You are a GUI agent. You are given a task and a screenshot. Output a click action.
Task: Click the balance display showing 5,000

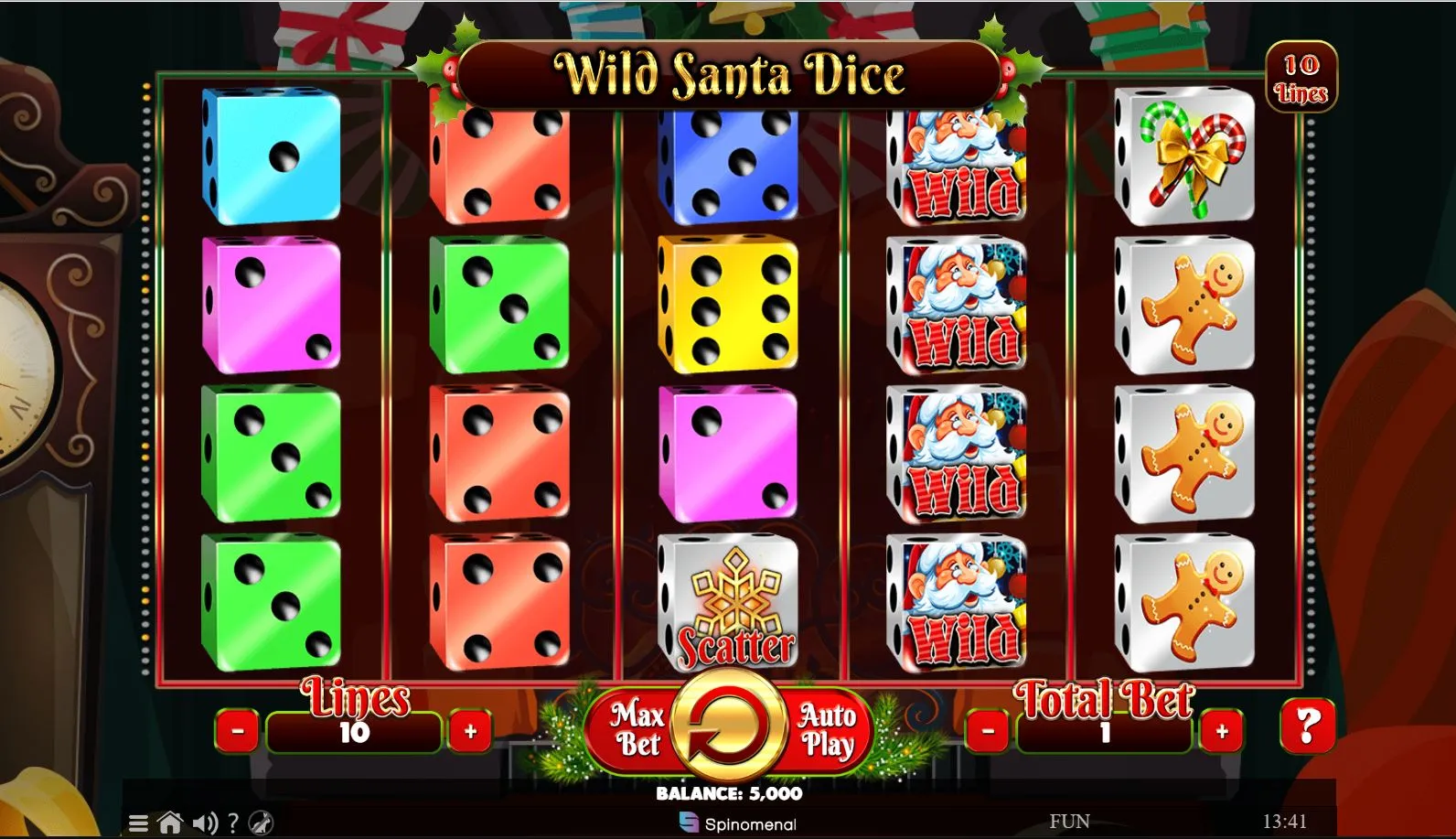click(x=728, y=794)
